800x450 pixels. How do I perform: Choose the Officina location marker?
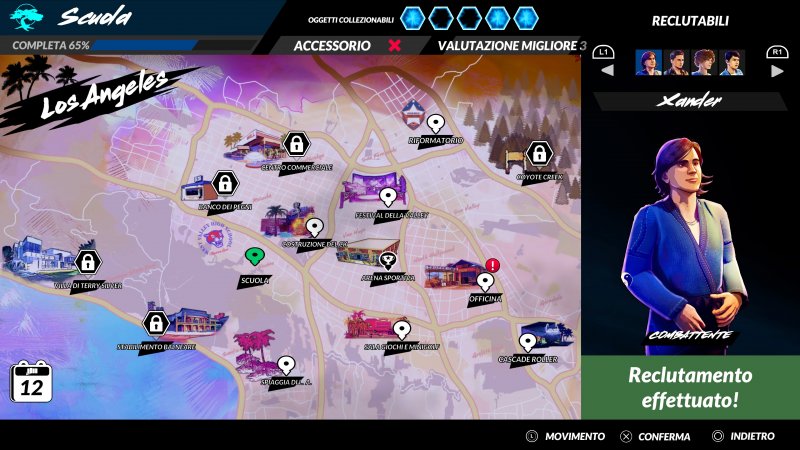point(485,282)
